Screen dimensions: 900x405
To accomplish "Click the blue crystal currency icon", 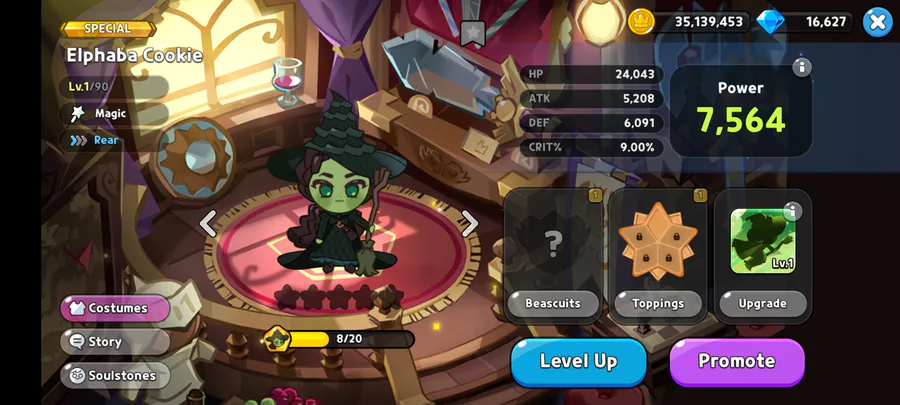I will point(771,21).
